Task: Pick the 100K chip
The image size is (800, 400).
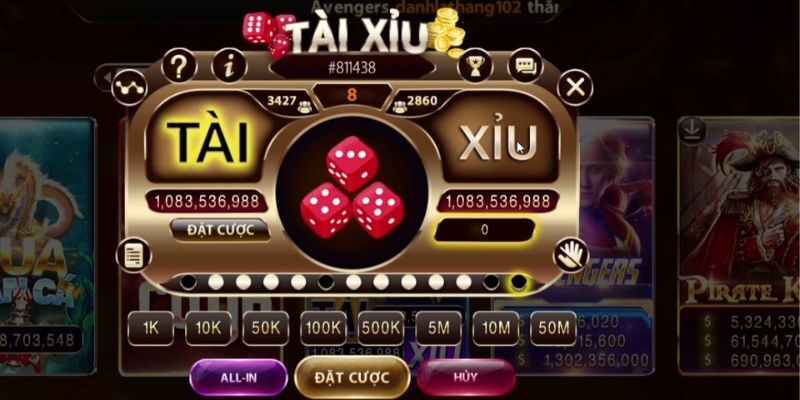Action: 323,328
